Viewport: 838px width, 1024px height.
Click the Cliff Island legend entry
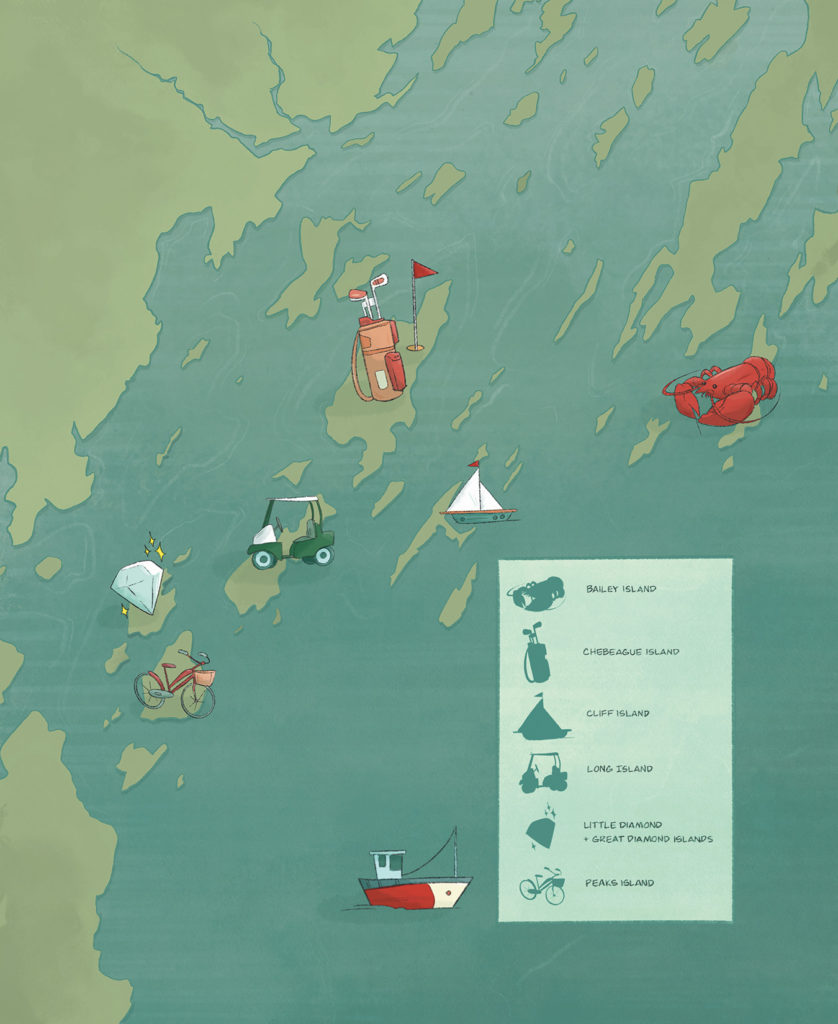click(617, 714)
